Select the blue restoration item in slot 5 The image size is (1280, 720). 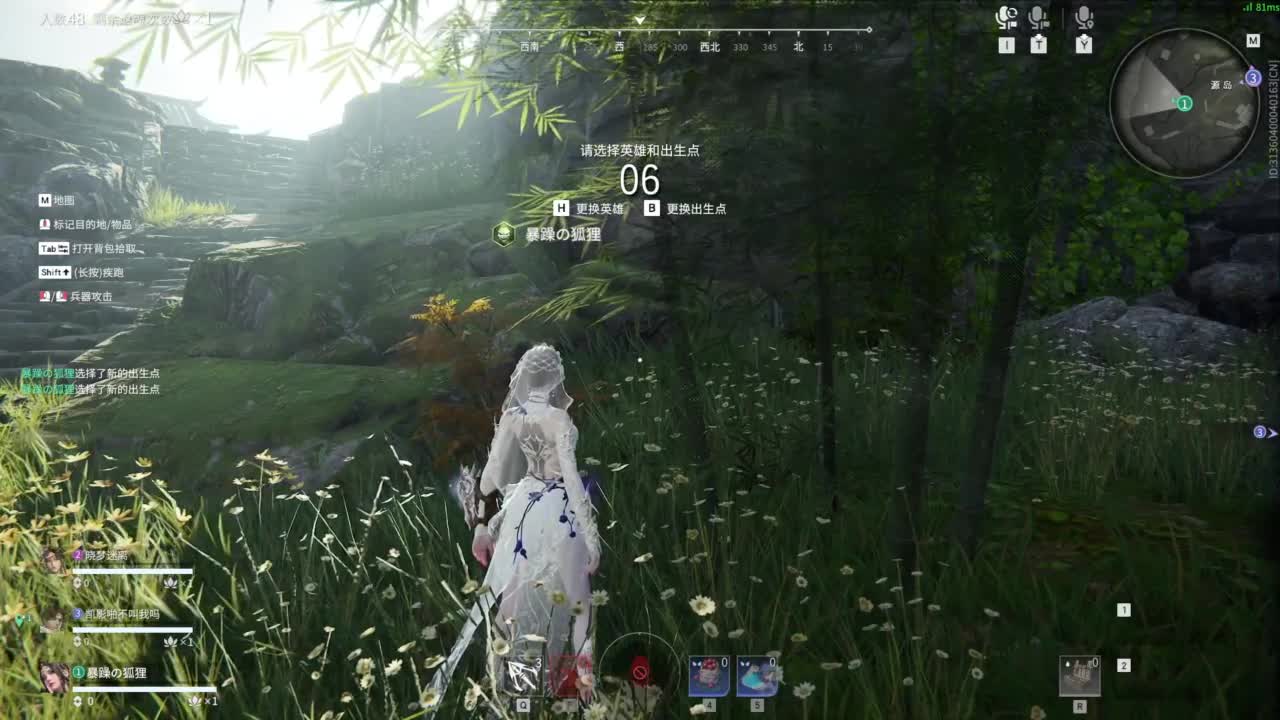(x=757, y=675)
